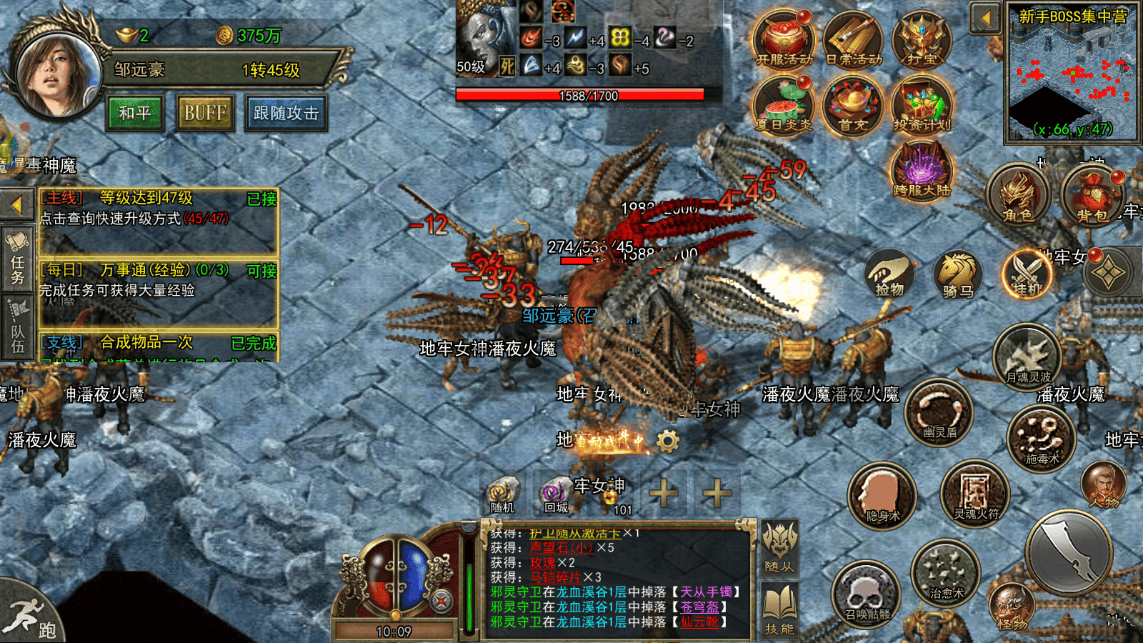Toggle the 和平 peace mode button
Screen dimensions: 1143x643
coord(135,113)
